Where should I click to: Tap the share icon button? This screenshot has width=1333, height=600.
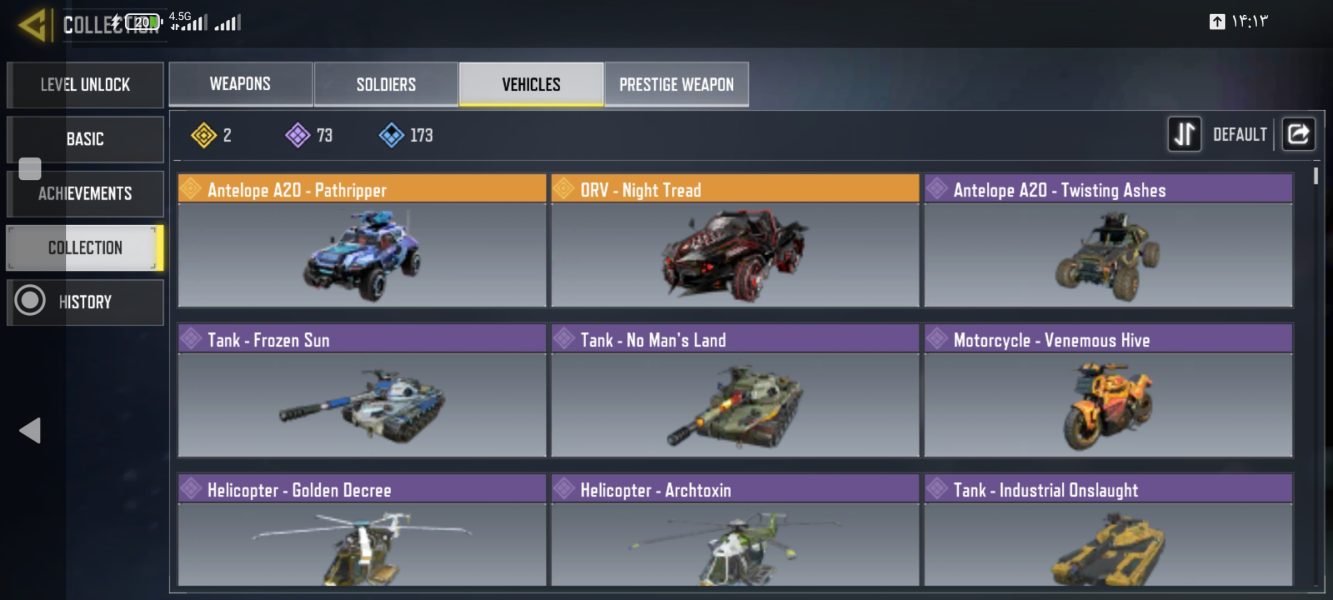pos(1298,134)
